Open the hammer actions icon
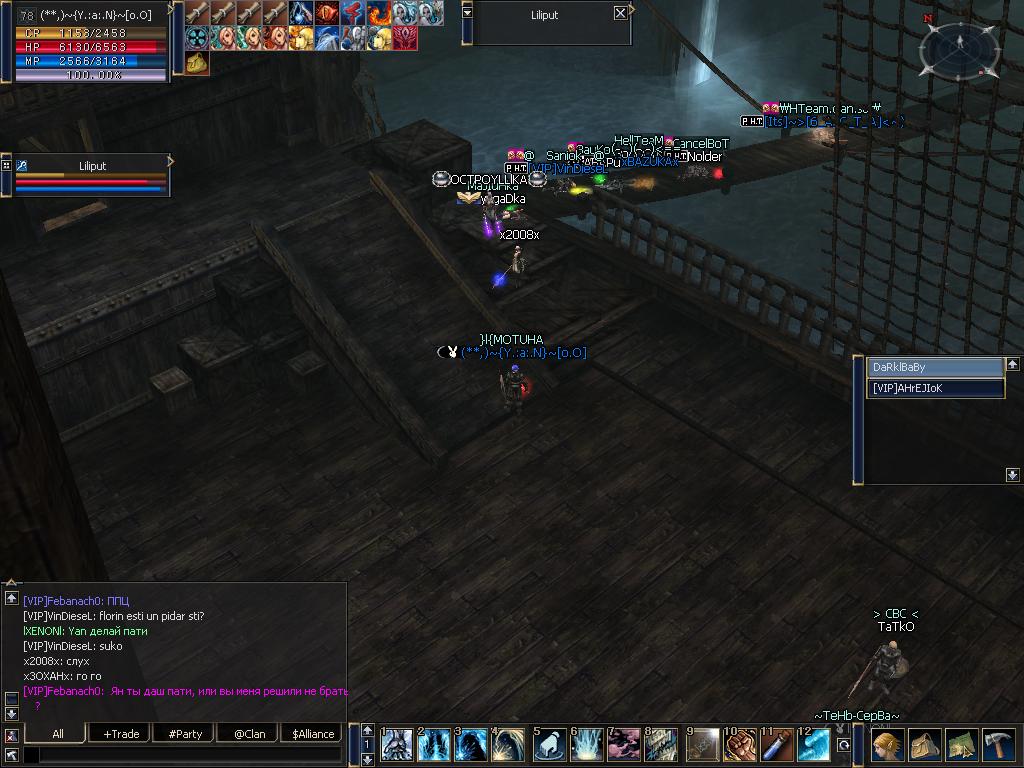1024x768 pixels. [999, 746]
